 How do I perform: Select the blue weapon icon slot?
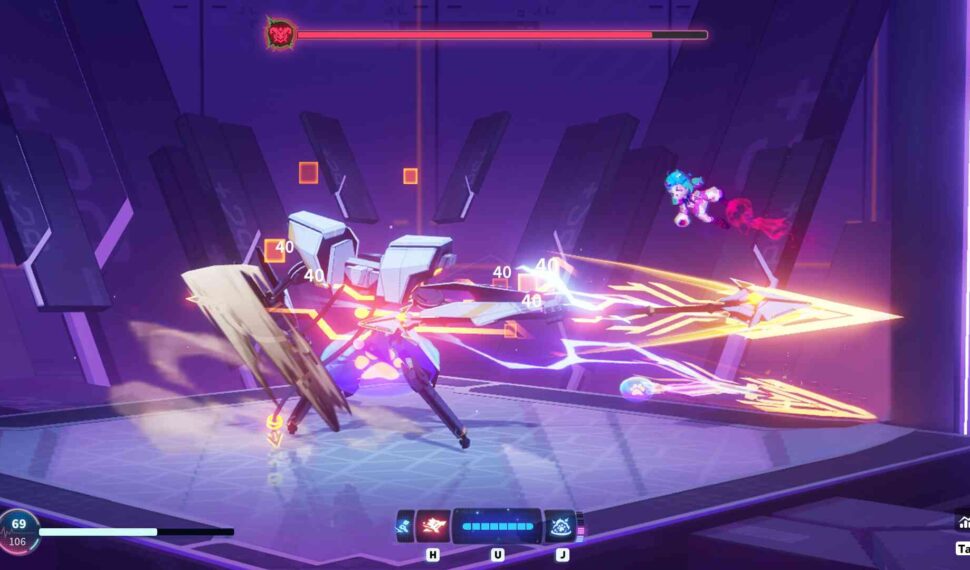405,525
